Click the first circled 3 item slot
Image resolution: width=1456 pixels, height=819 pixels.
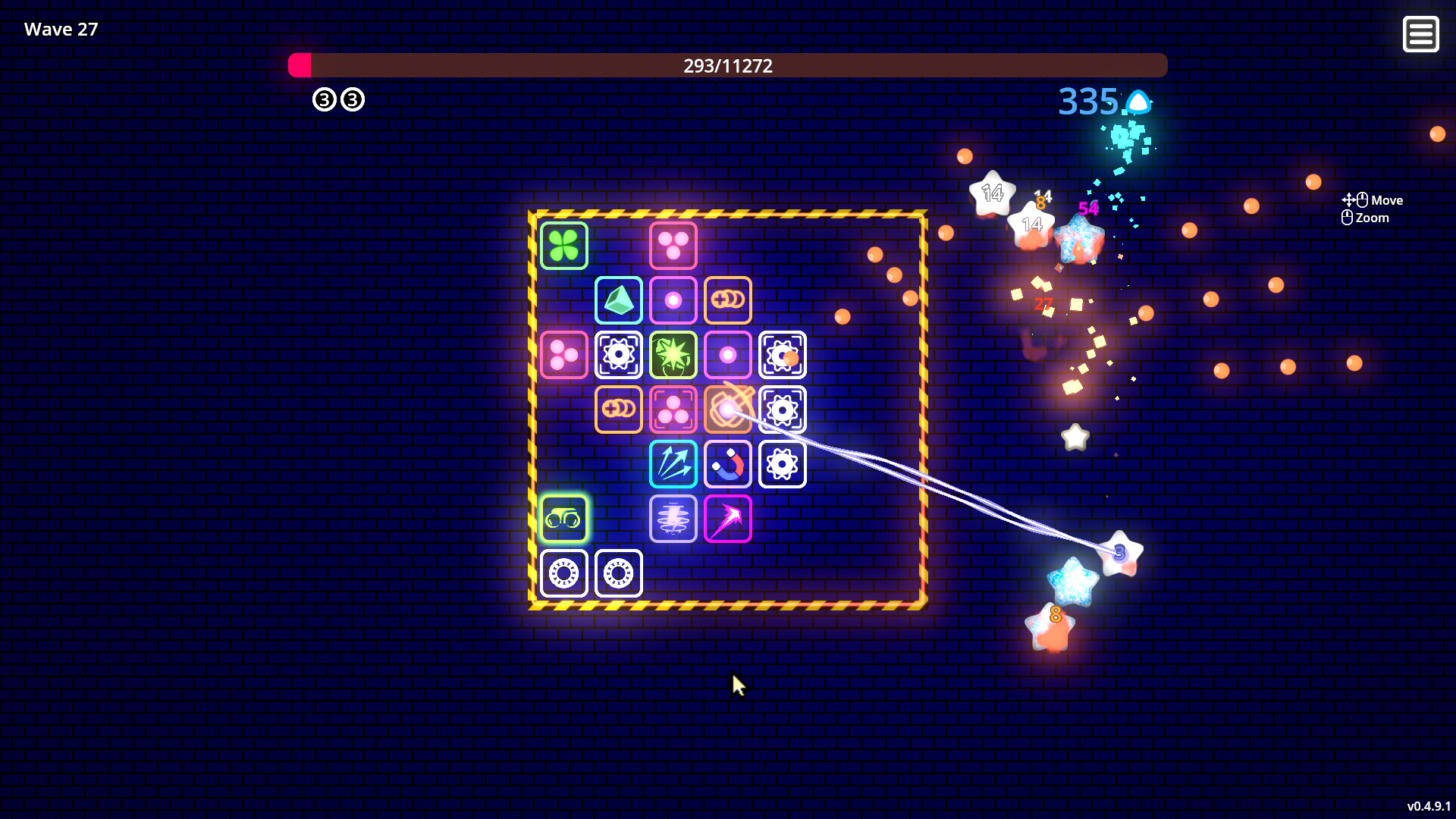(x=324, y=99)
